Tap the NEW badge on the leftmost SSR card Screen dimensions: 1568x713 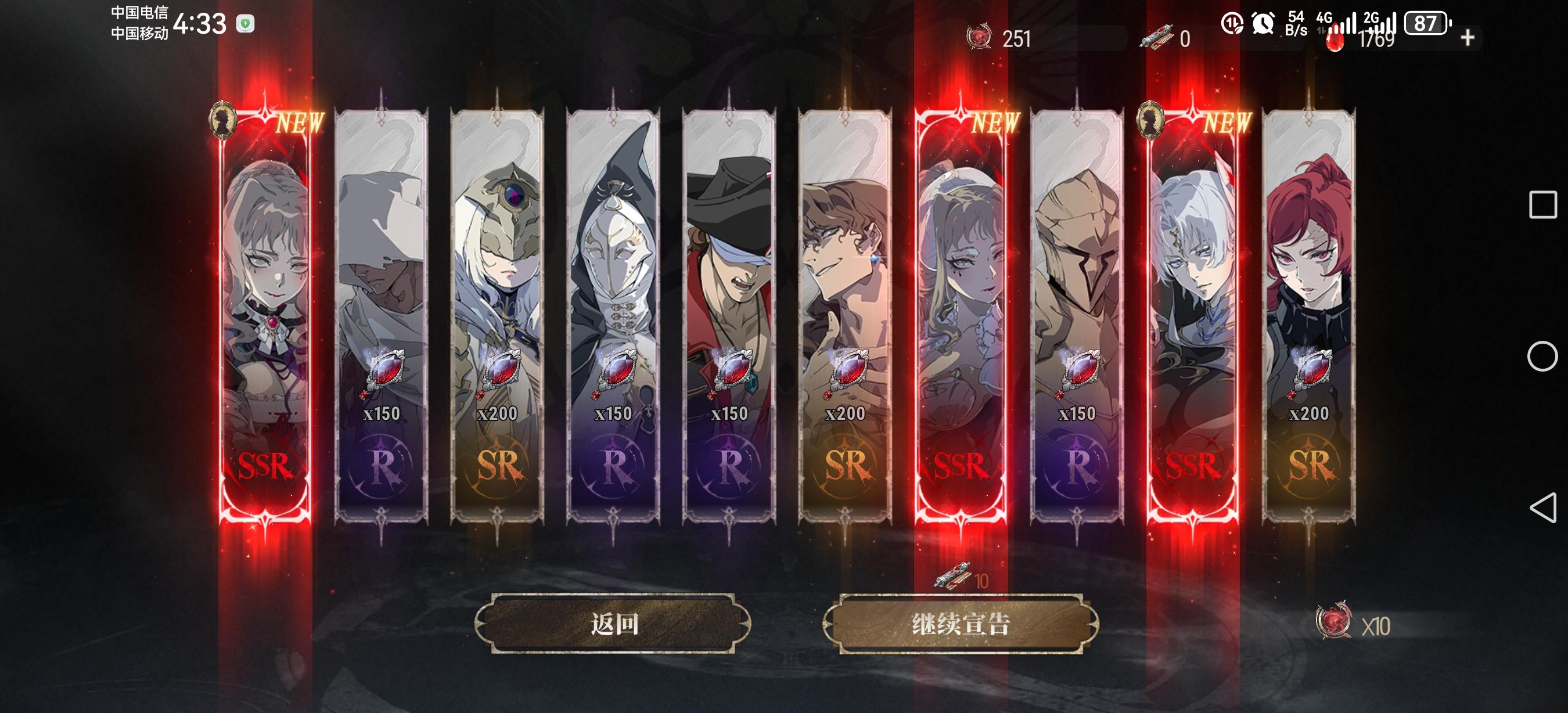point(301,123)
